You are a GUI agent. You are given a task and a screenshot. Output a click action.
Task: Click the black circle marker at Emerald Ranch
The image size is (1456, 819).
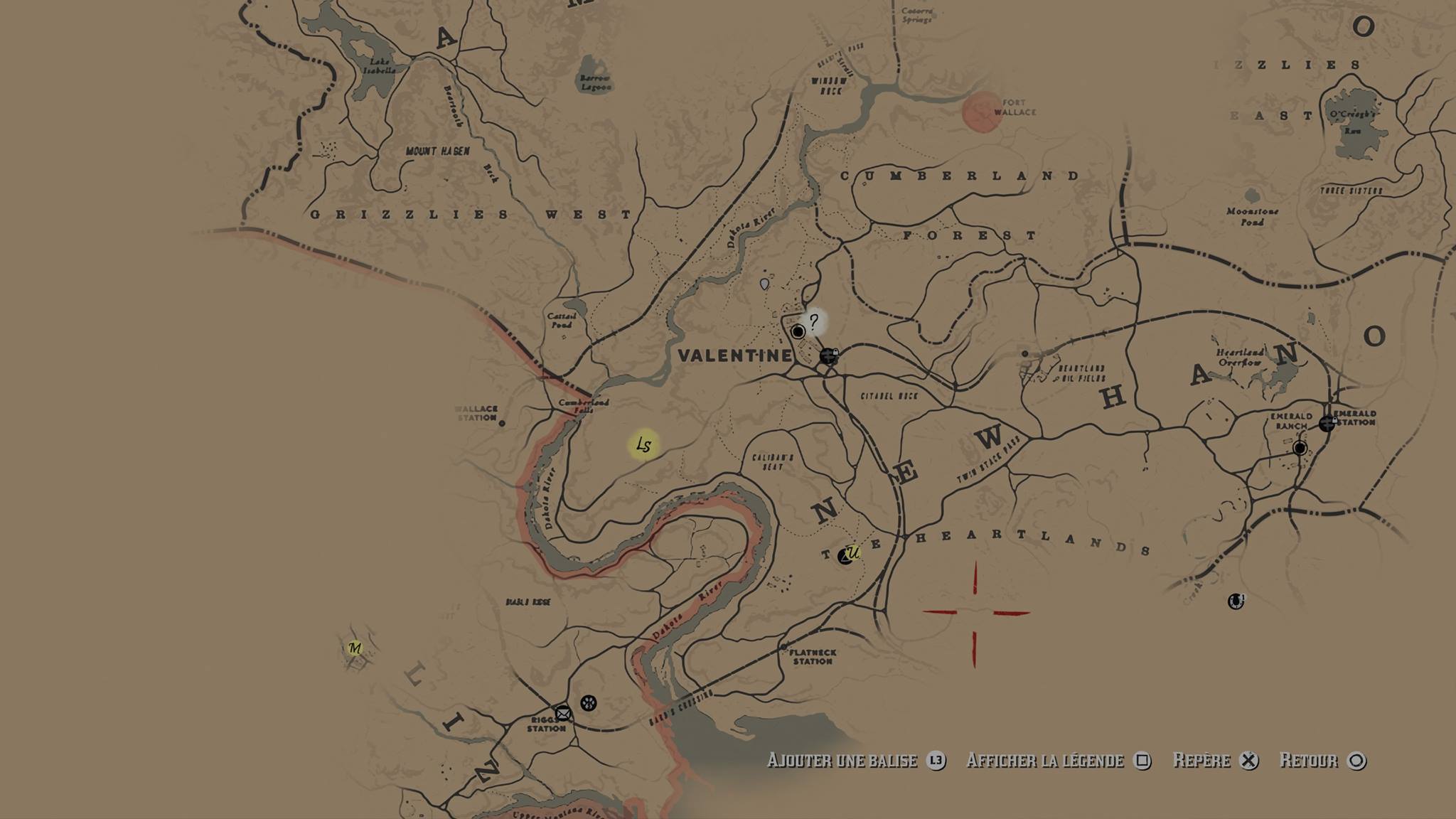1300,448
